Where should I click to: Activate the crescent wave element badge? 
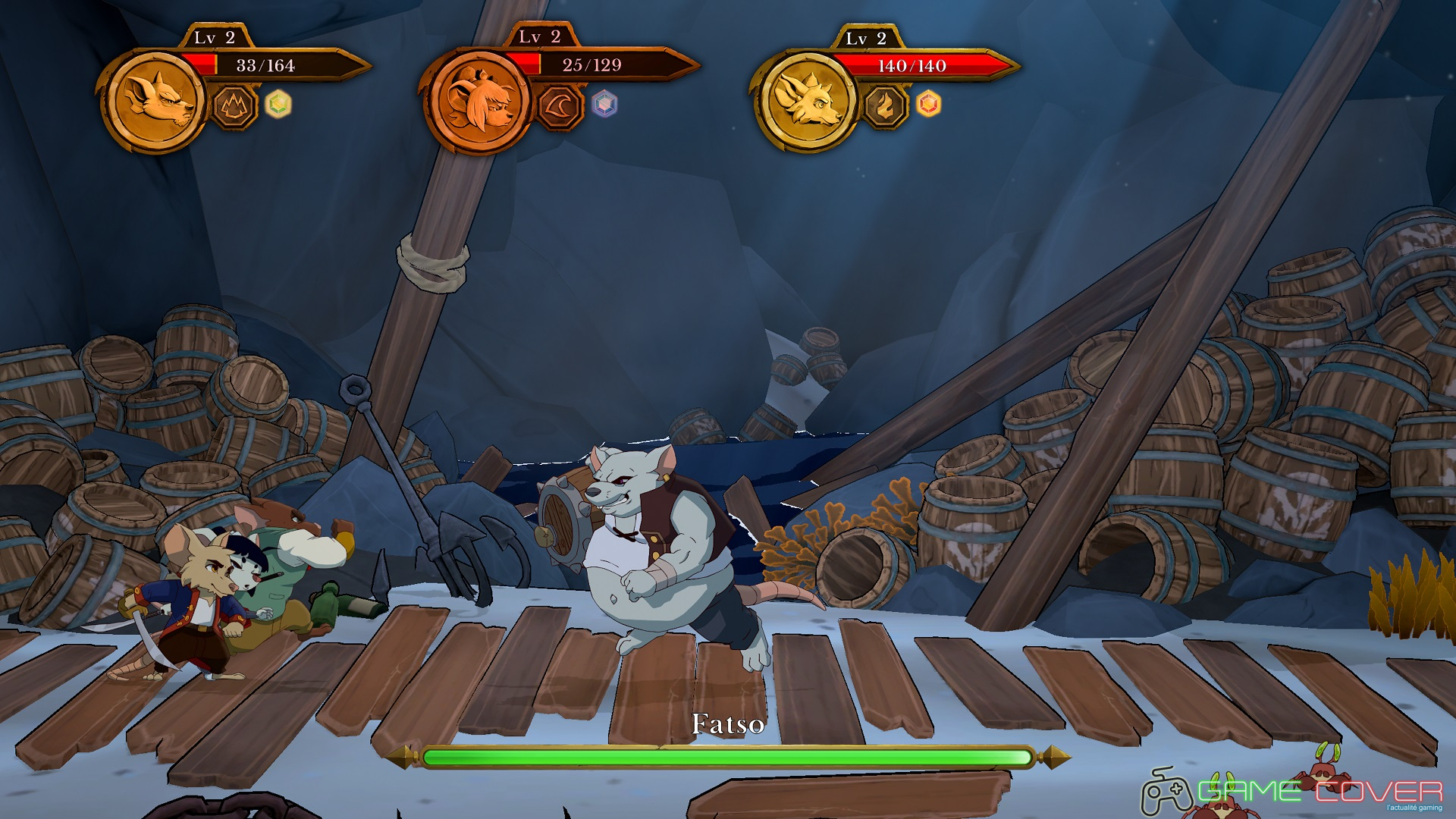tap(560, 106)
